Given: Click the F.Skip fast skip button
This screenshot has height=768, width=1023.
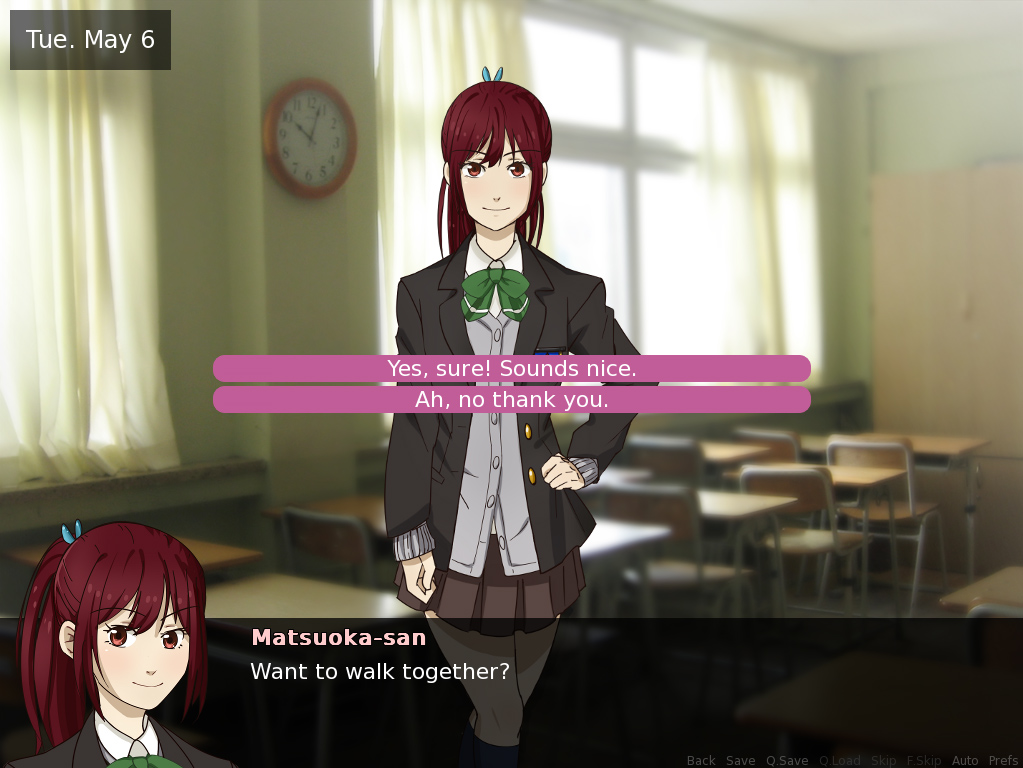Looking at the screenshot, I should tap(924, 761).
